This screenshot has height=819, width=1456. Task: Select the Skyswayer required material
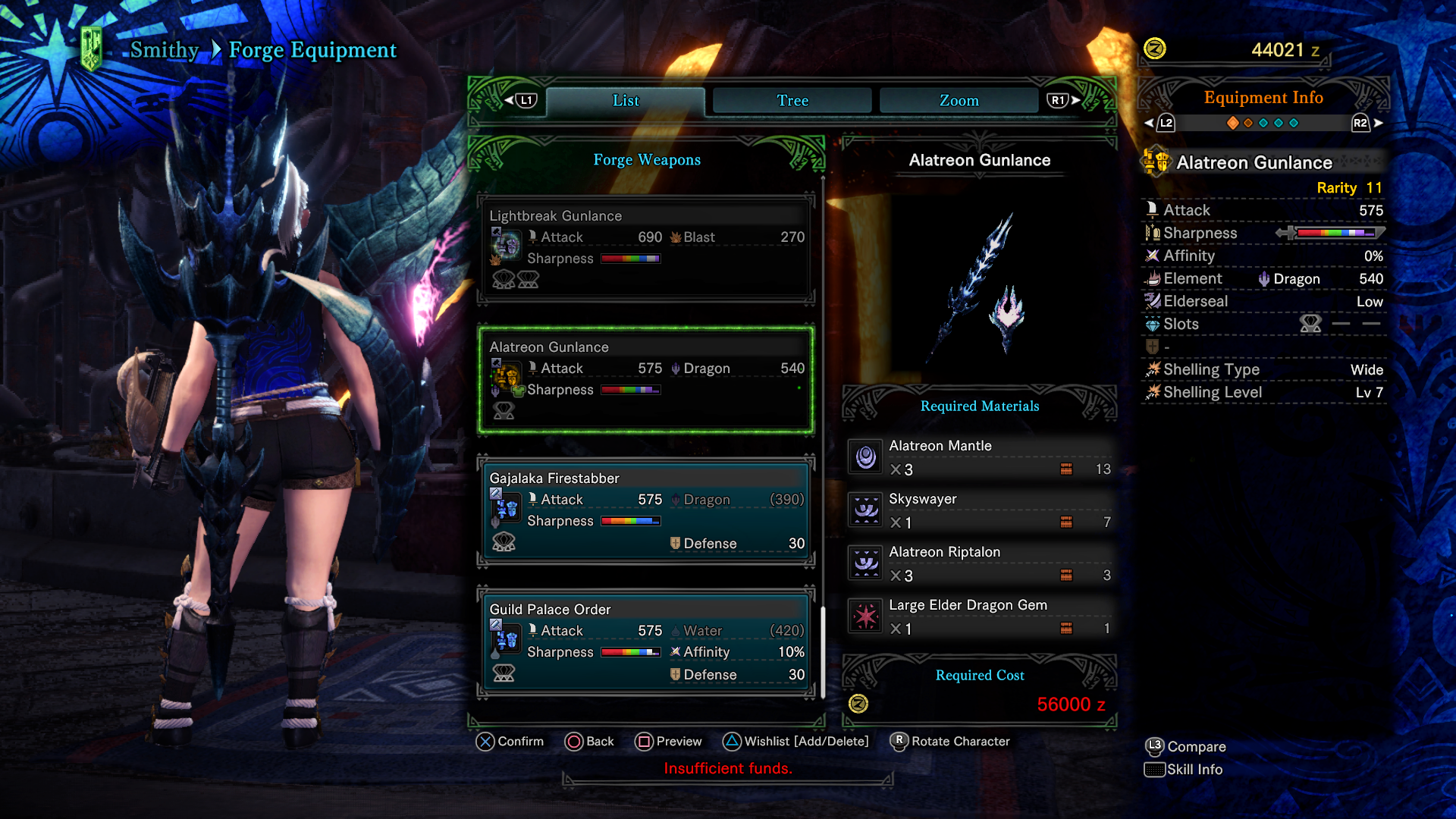pyautogui.click(x=980, y=510)
